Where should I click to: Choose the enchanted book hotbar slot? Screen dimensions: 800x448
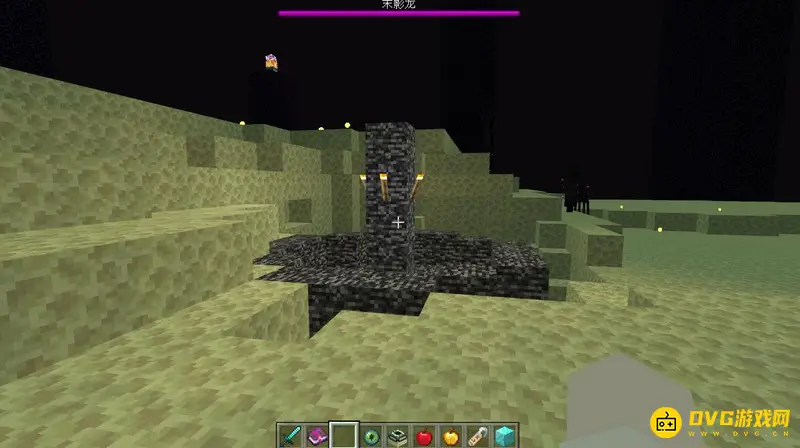pyautogui.click(x=317, y=435)
